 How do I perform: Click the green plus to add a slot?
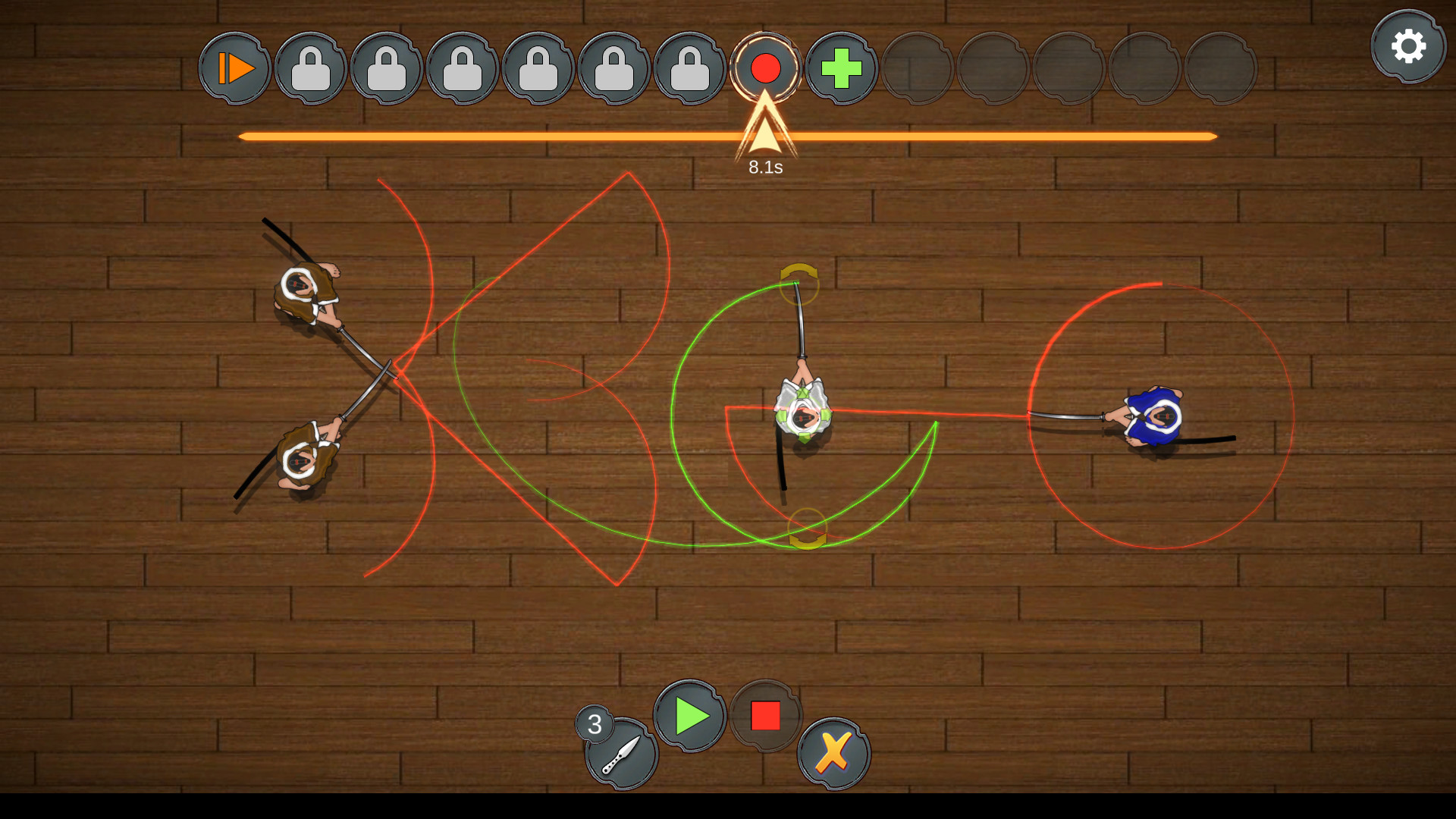(x=842, y=67)
